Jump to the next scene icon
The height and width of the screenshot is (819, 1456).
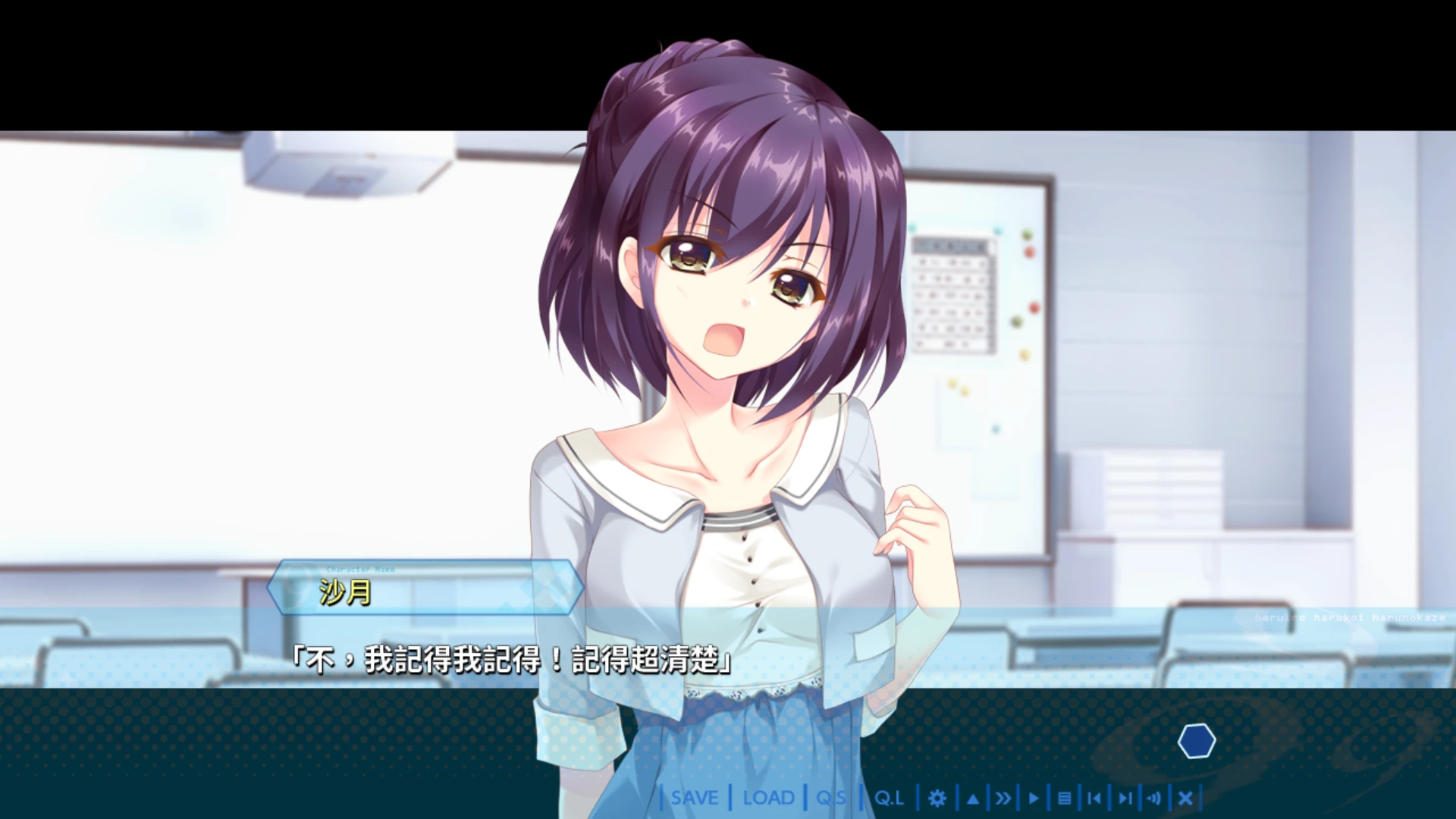coord(1125,798)
